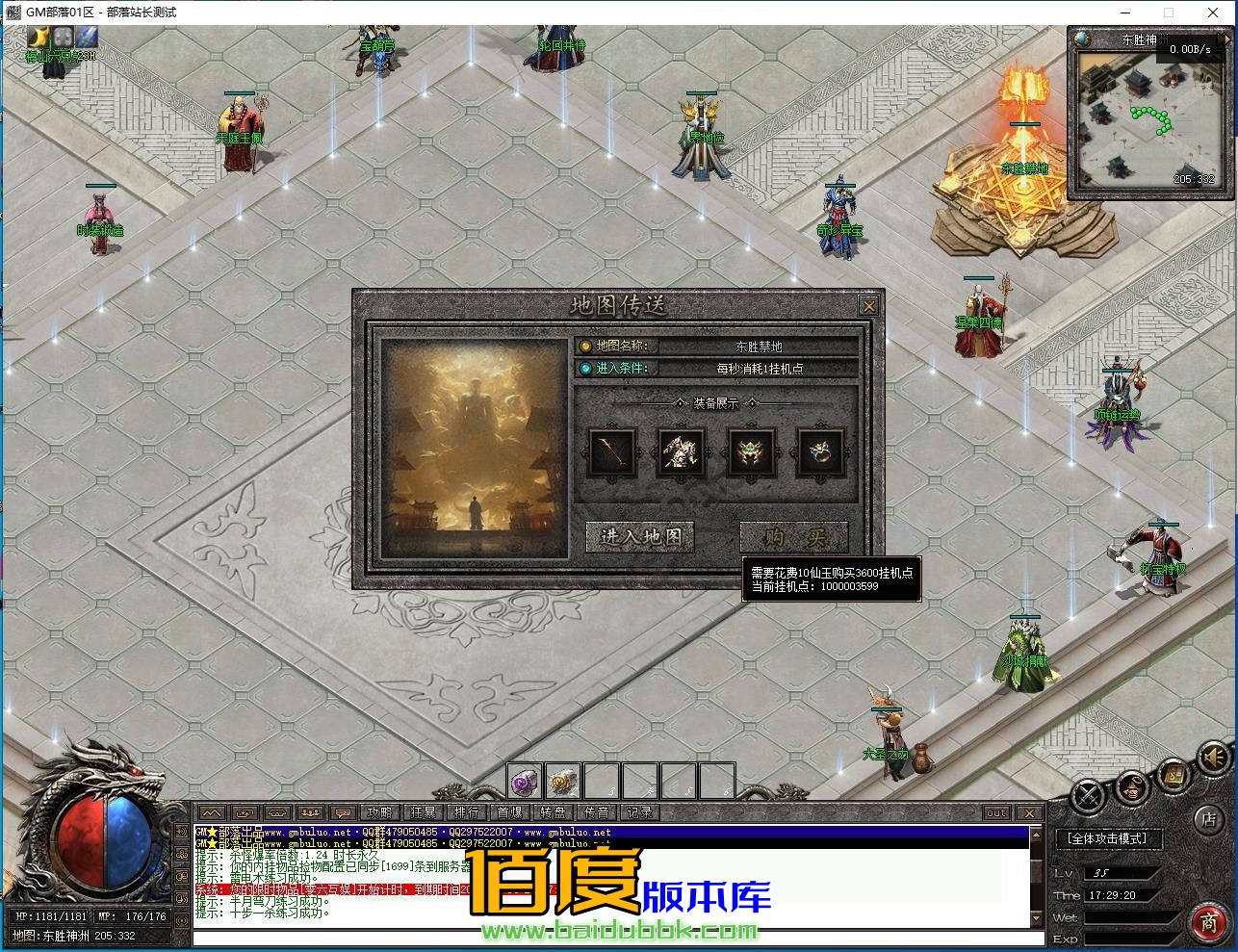
Task: Click the purple potion in quickbar slot 1
Action: point(523,780)
